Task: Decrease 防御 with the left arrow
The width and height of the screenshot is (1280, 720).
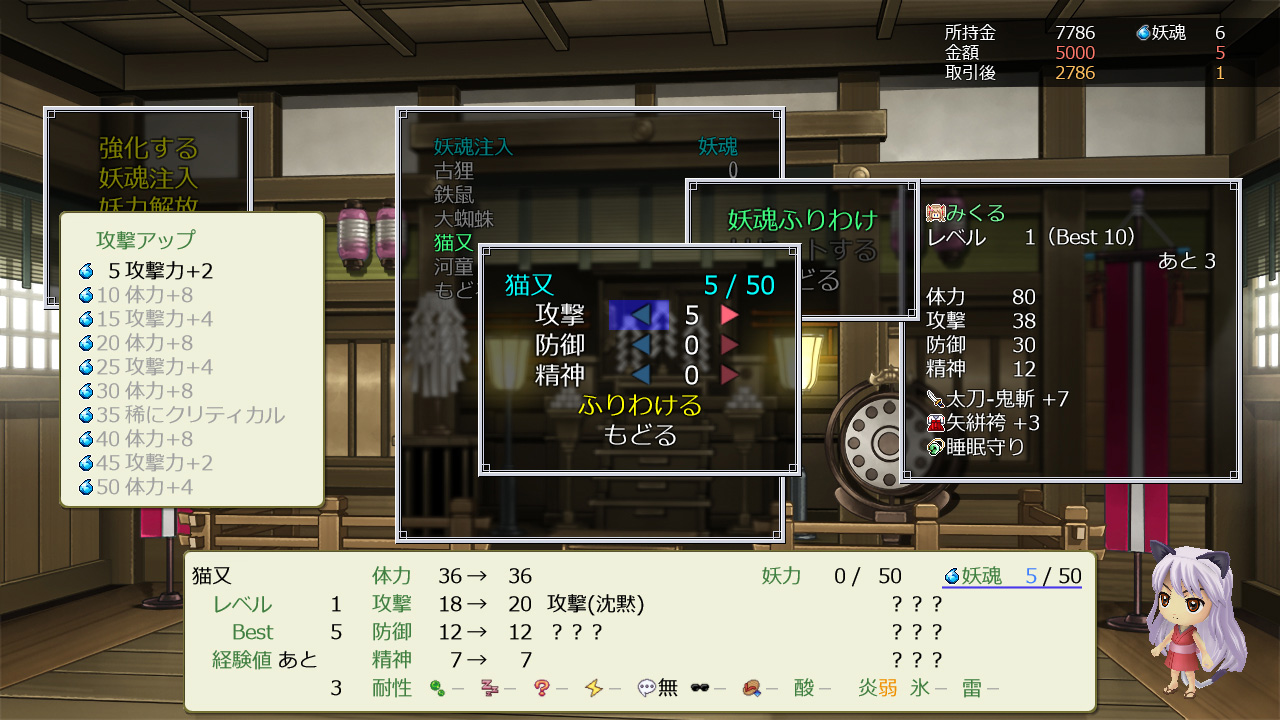Action: (x=640, y=345)
